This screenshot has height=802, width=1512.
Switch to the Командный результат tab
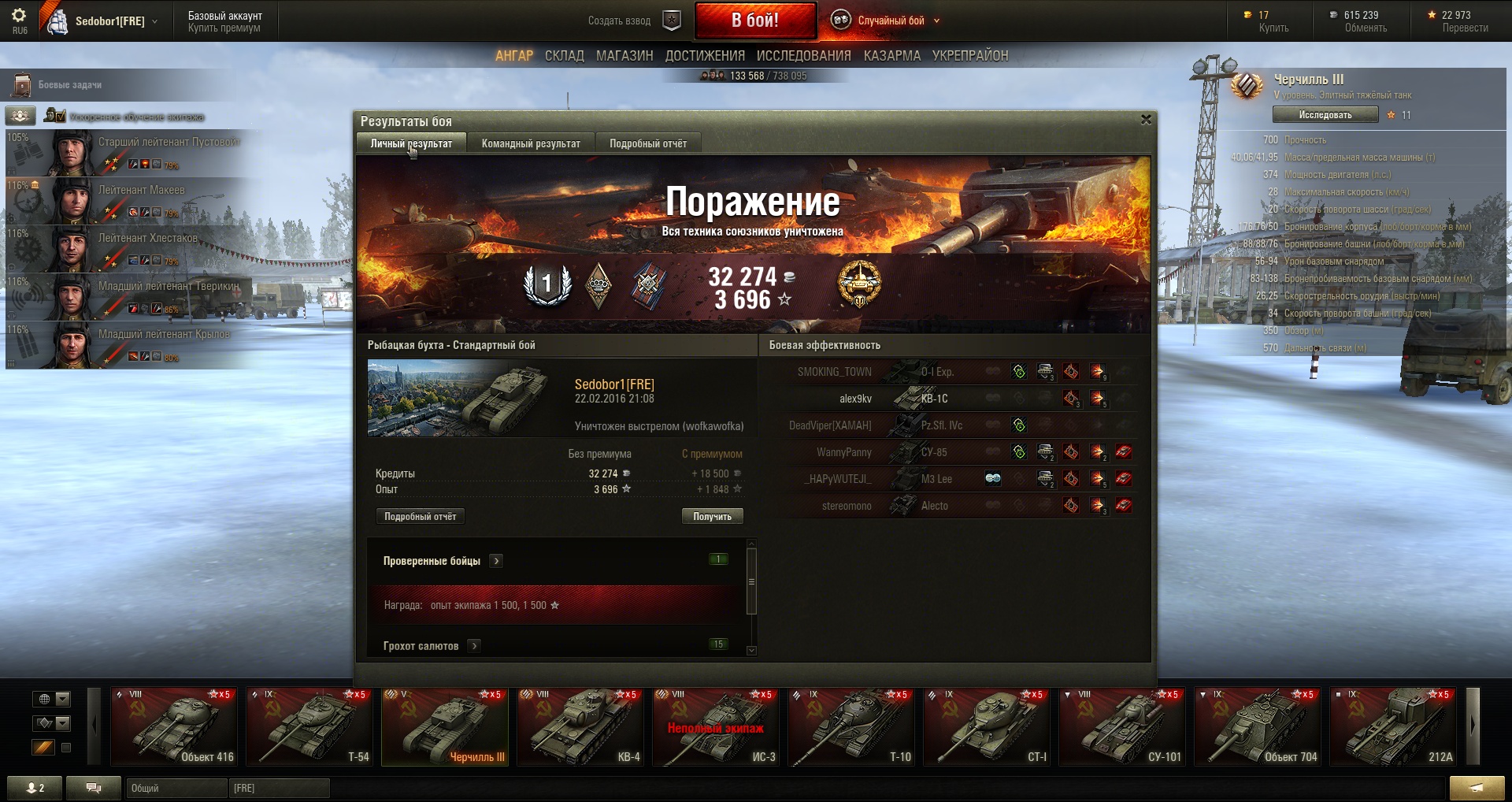(531, 143)
